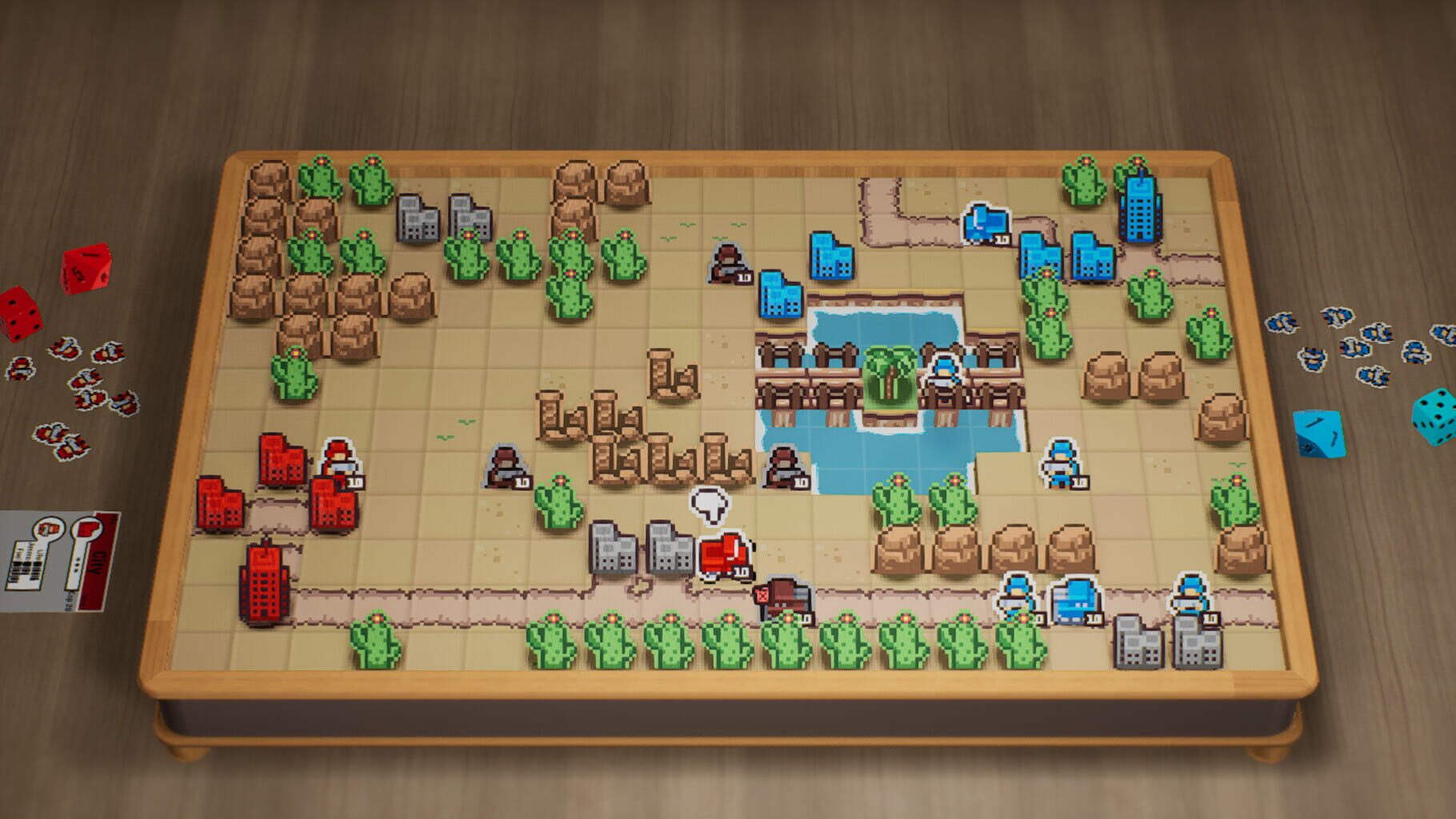Screen dimensions: 1456x819
Task: Click the blue armored unit near the top-right road
Action: pyautogui.click(x=988, y=224)
